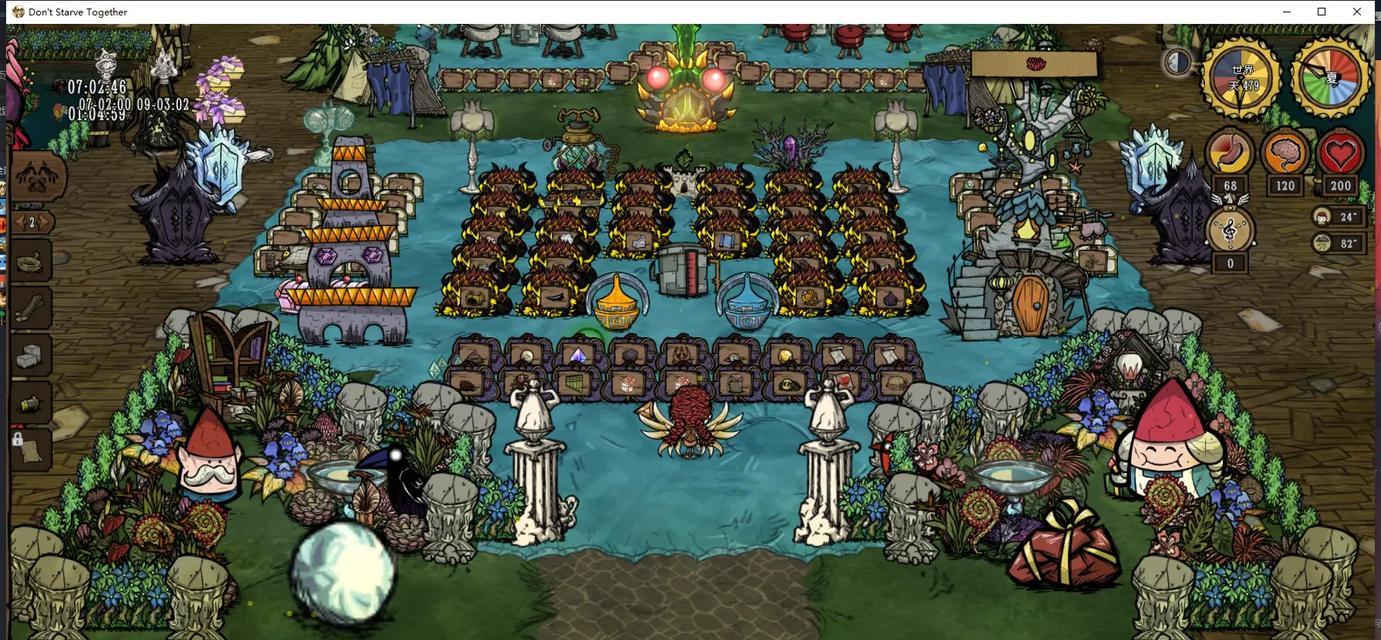The height and width of the screenshot is (640, 1381).
Task: Minimize the game window
Action: click(1287, 12)
